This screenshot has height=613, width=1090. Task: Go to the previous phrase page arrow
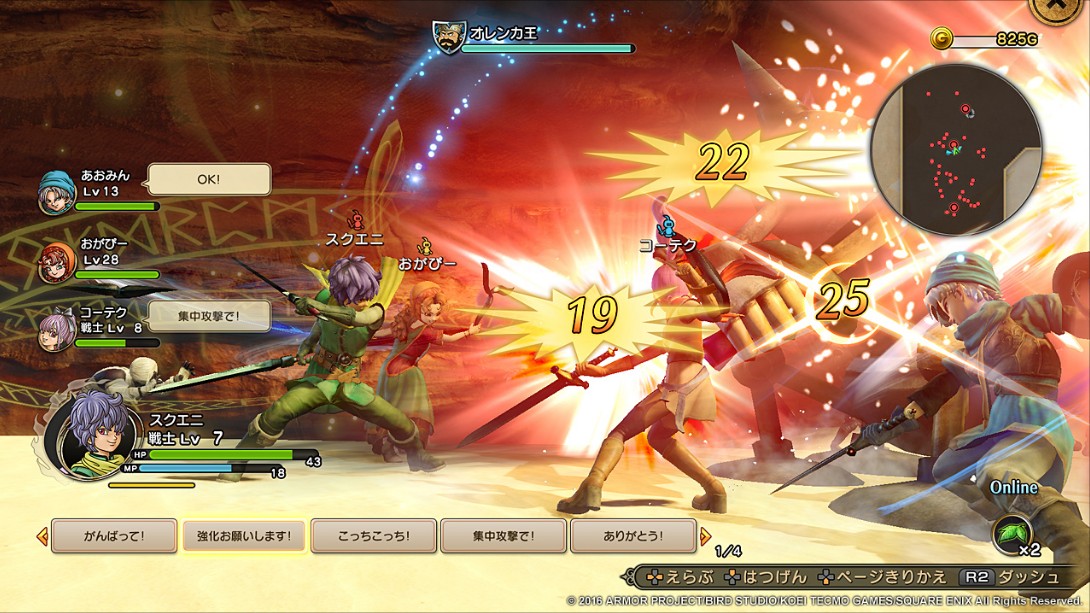click(42, 536)
